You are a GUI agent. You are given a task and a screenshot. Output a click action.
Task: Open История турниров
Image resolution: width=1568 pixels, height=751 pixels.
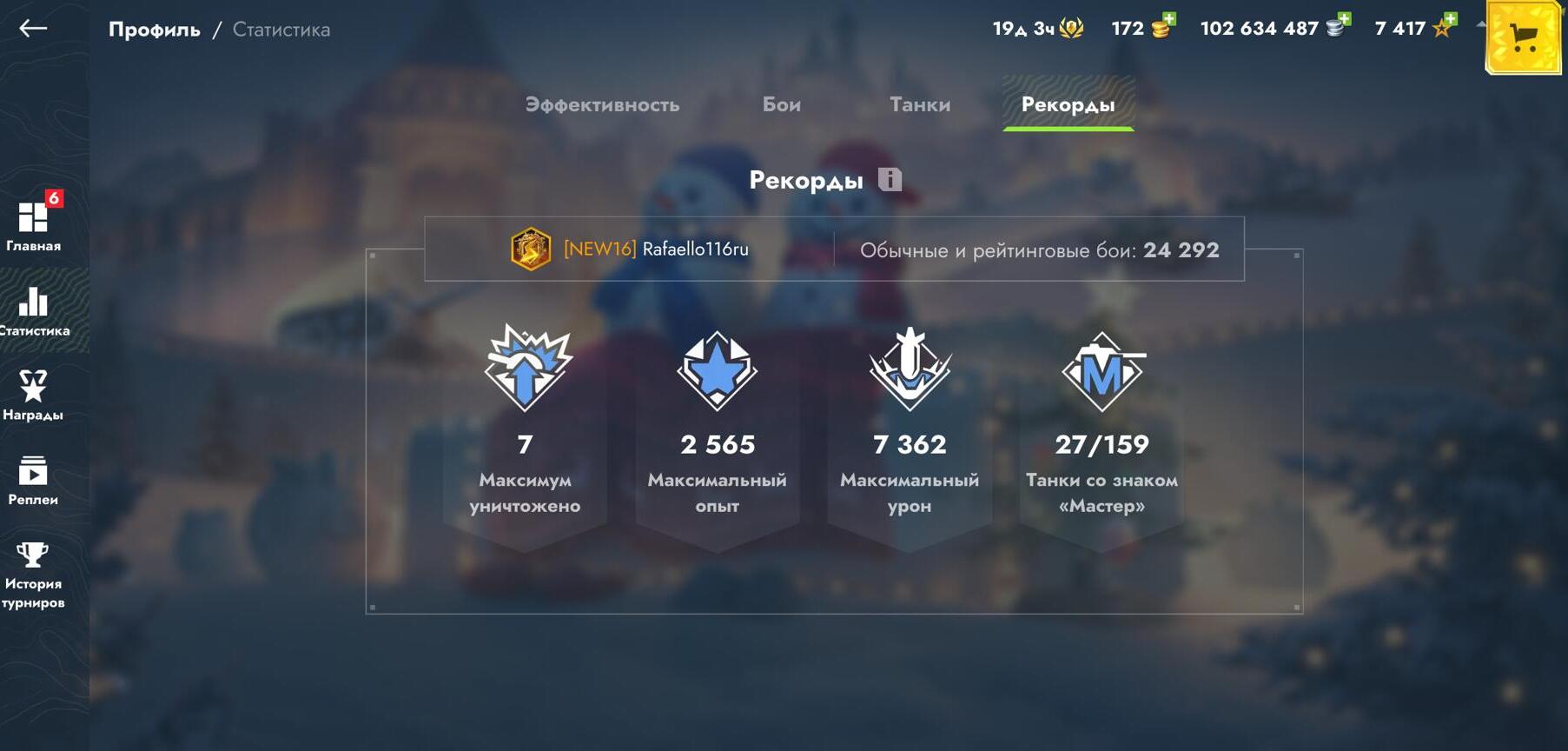pyautogui.click(x=33, y=574)
